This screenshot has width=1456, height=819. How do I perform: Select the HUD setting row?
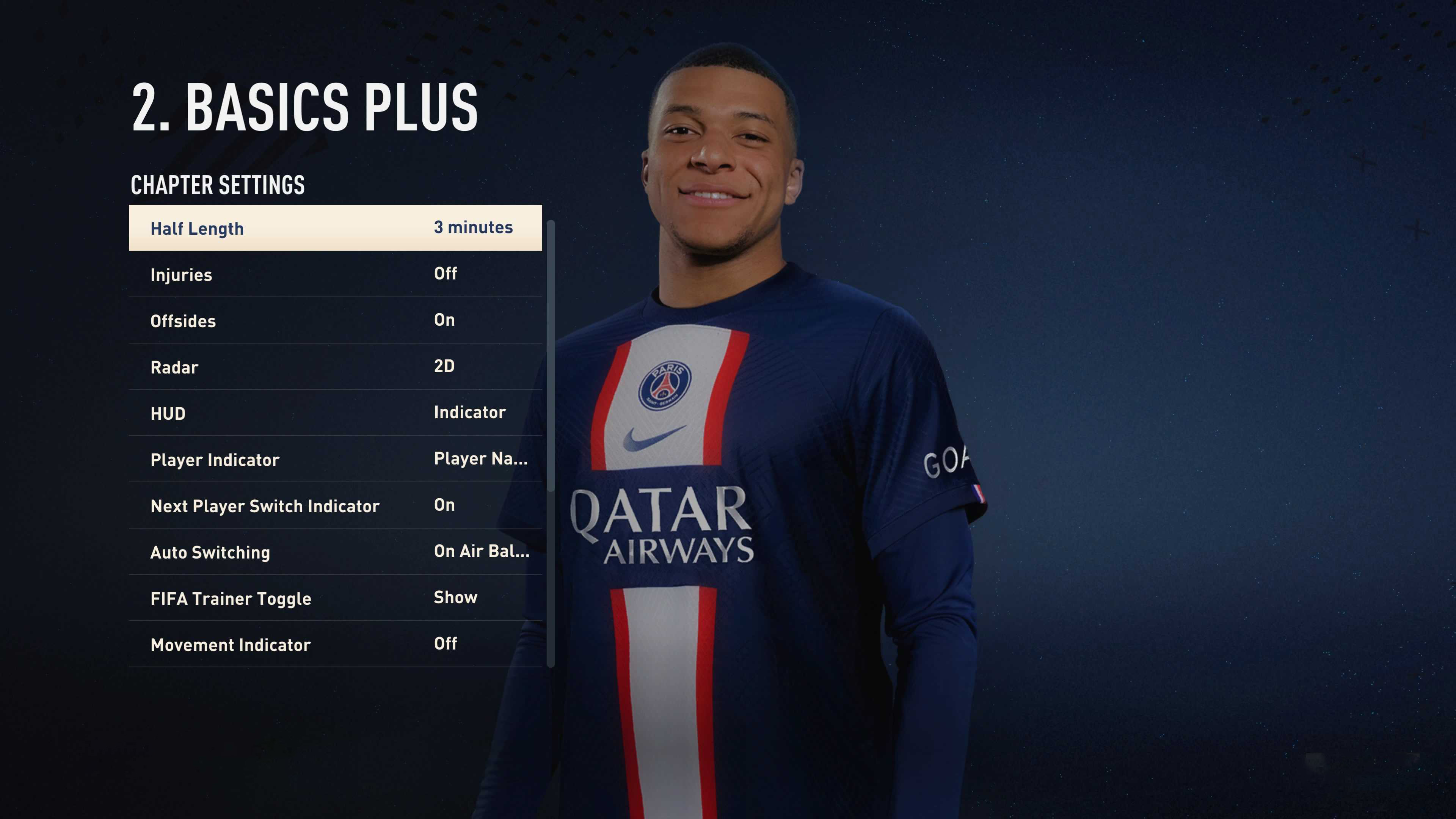(334, 413)
